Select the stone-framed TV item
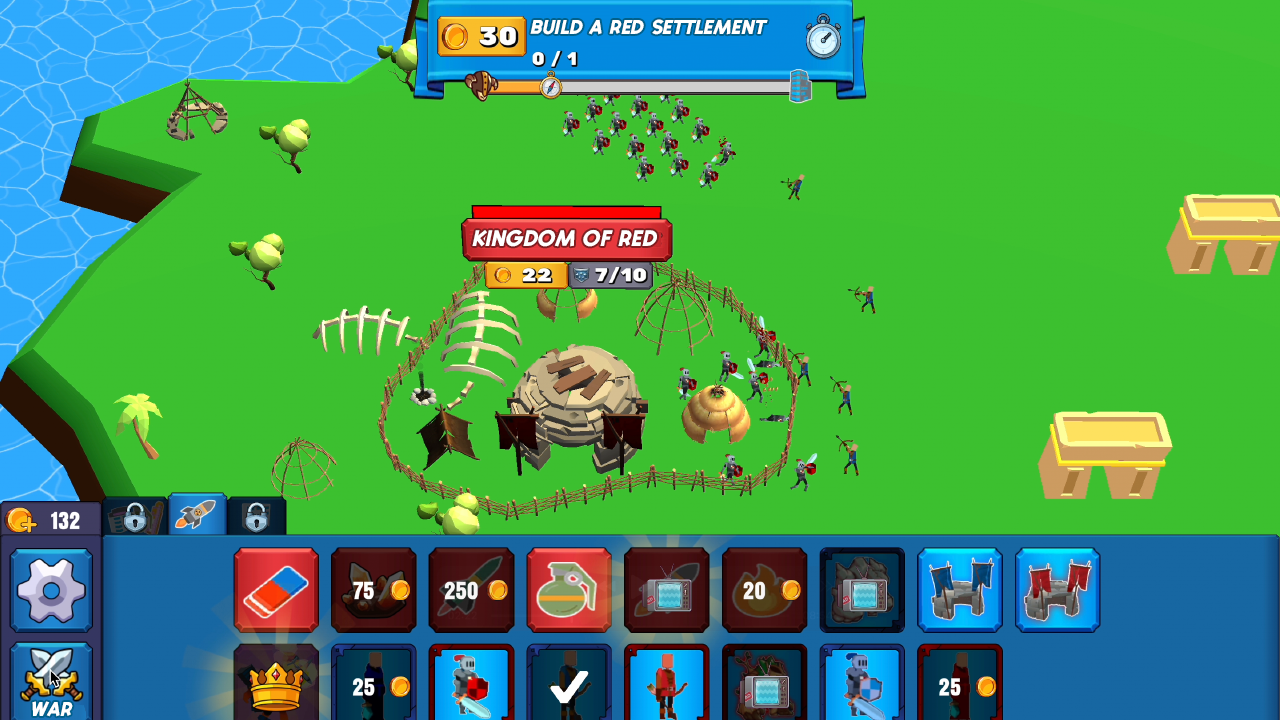 [862, 590]
